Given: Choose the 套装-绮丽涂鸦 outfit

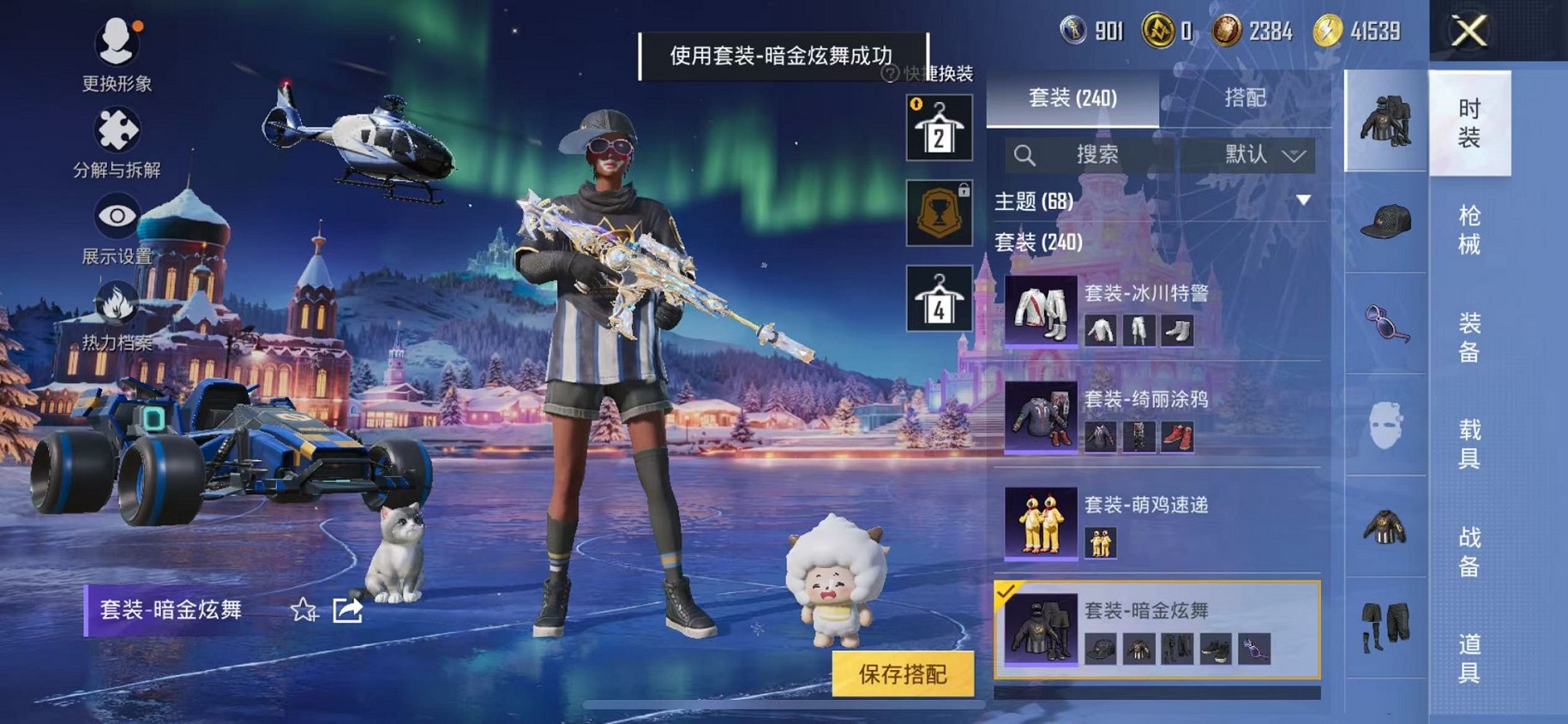Looking at the screenshot, I should point(1157,416).
